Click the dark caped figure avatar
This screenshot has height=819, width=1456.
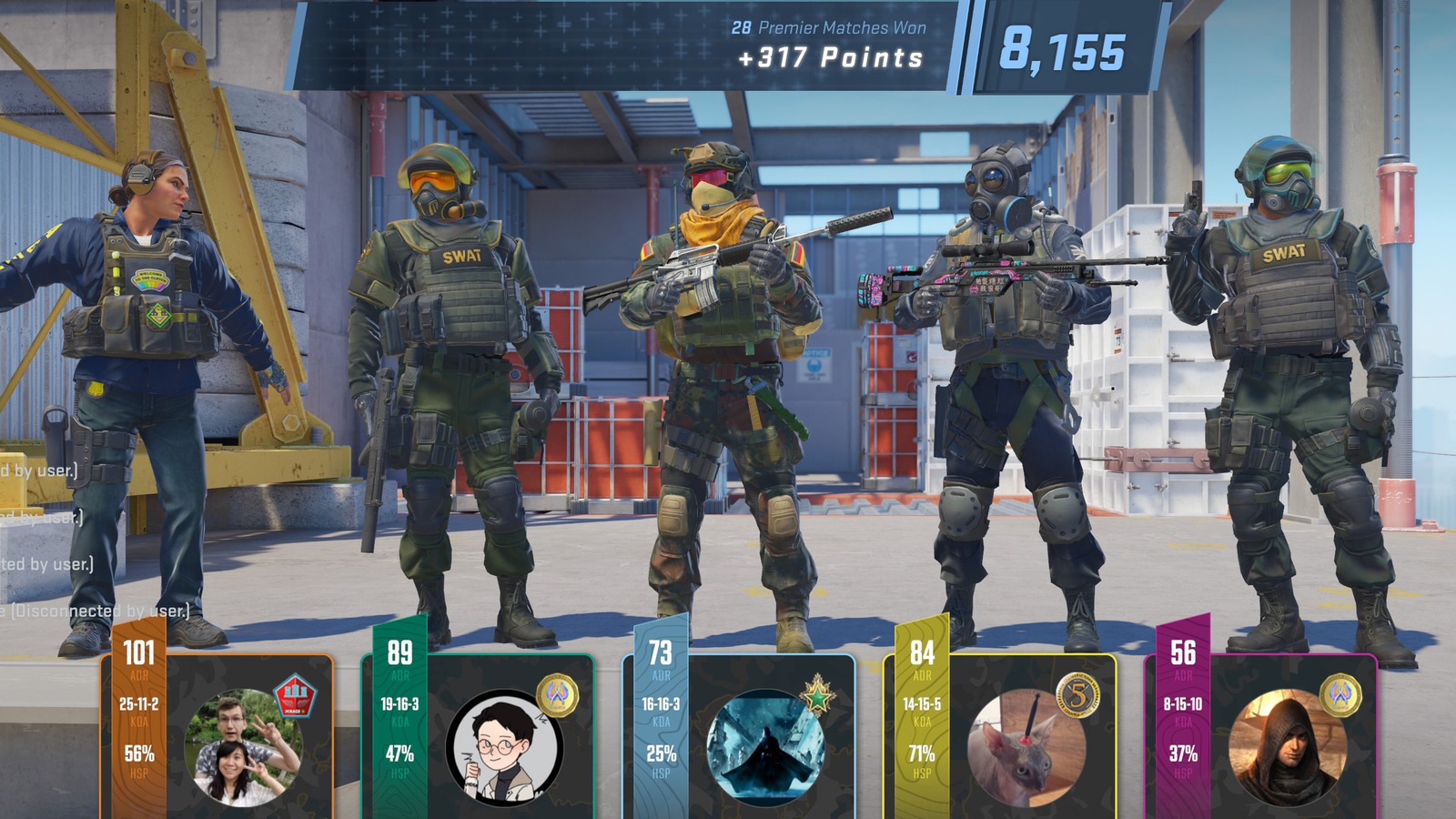click(x=765, y=748)
